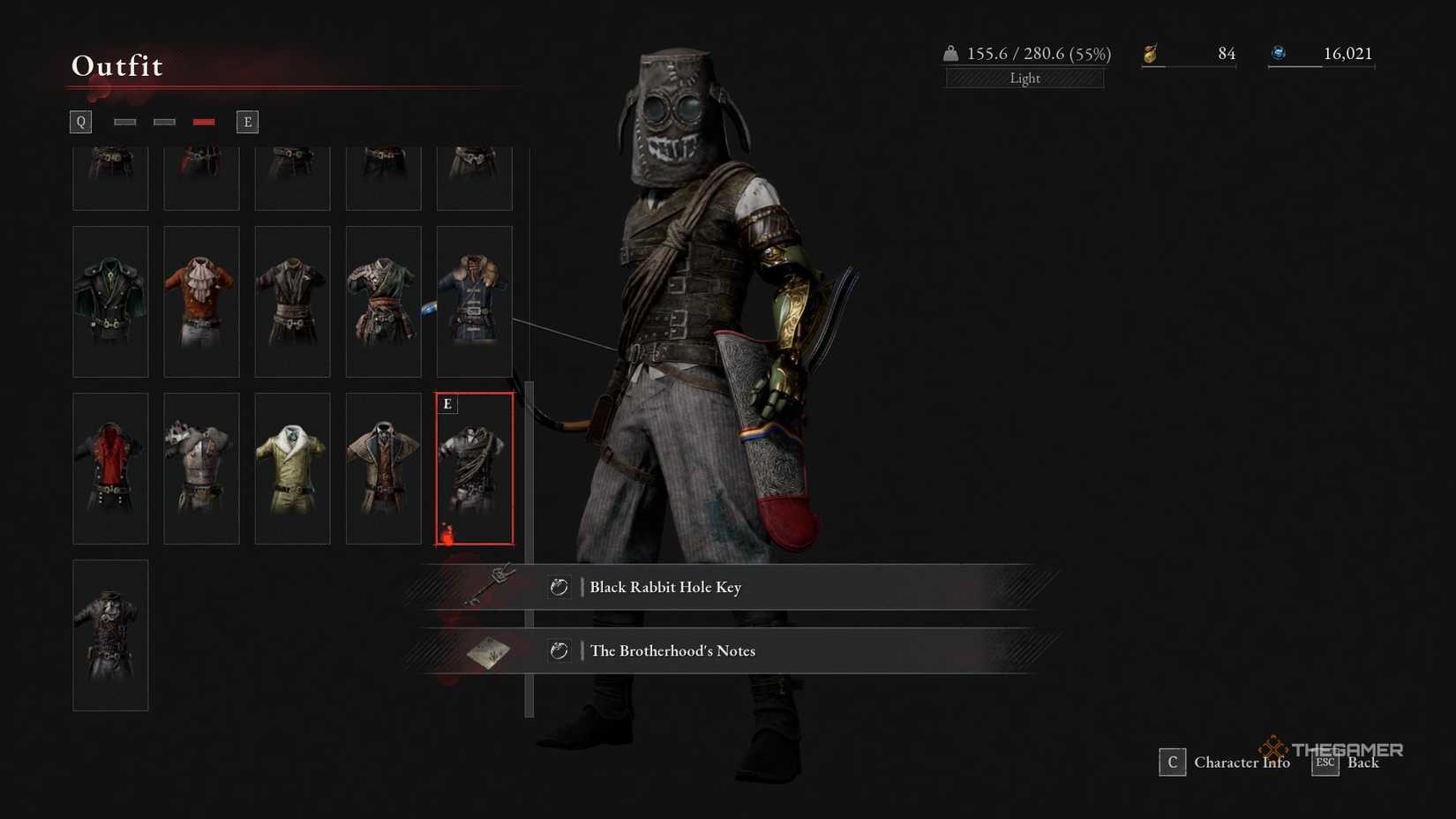Select the leftmost gray category tab indicator
The image size is (1456, 819).
(x=124, y=121)
